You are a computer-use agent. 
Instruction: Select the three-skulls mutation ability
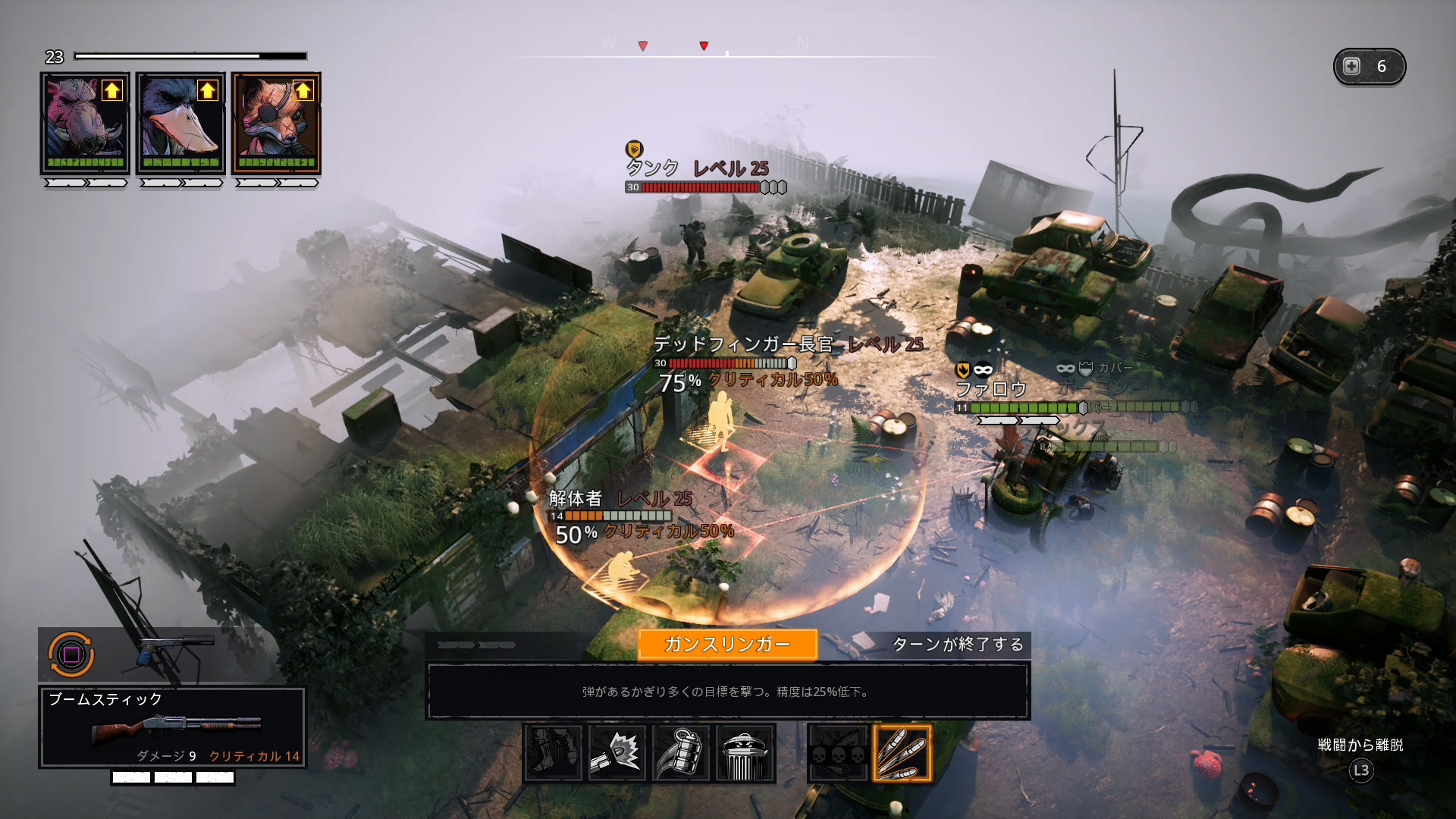838,753
